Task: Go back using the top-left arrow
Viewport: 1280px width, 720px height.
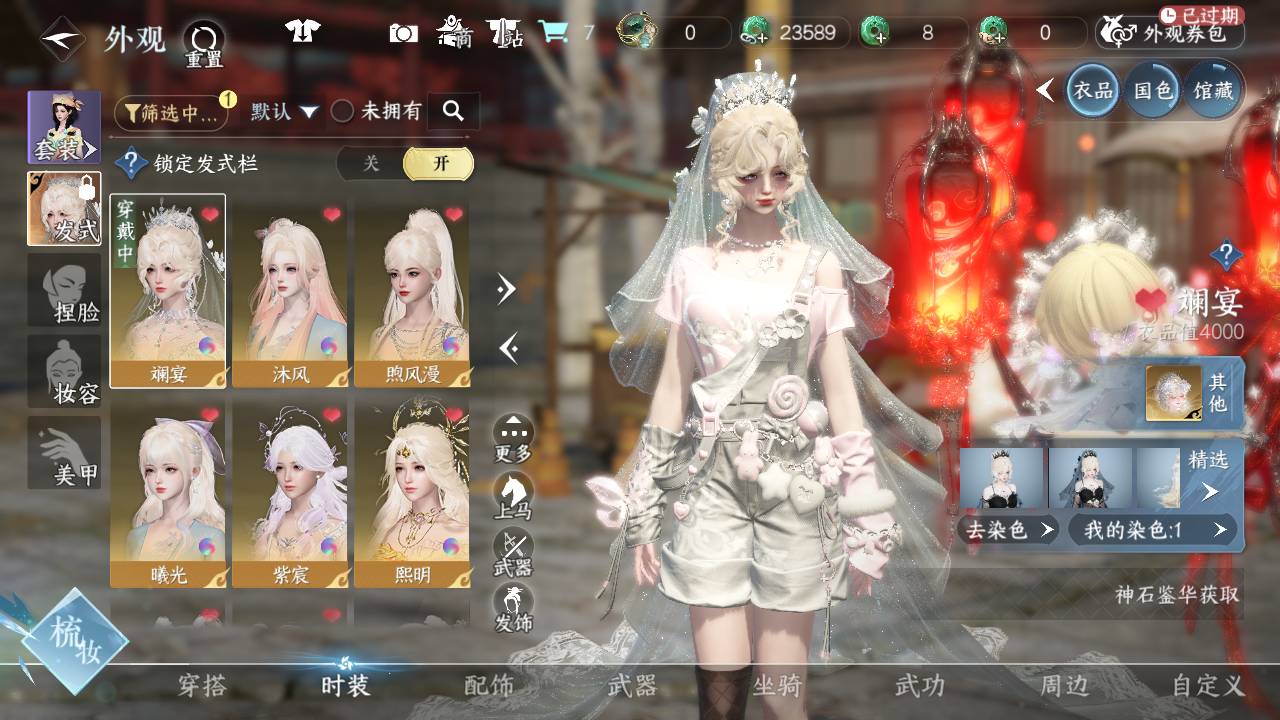Action: (61, 39)
